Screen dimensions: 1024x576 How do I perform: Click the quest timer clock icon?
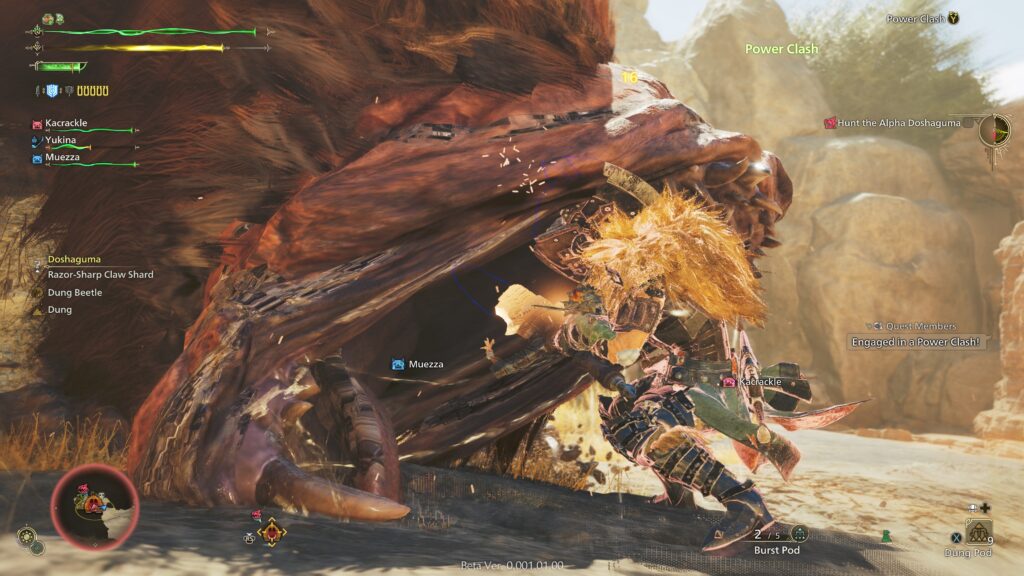(x=995, y=130)
